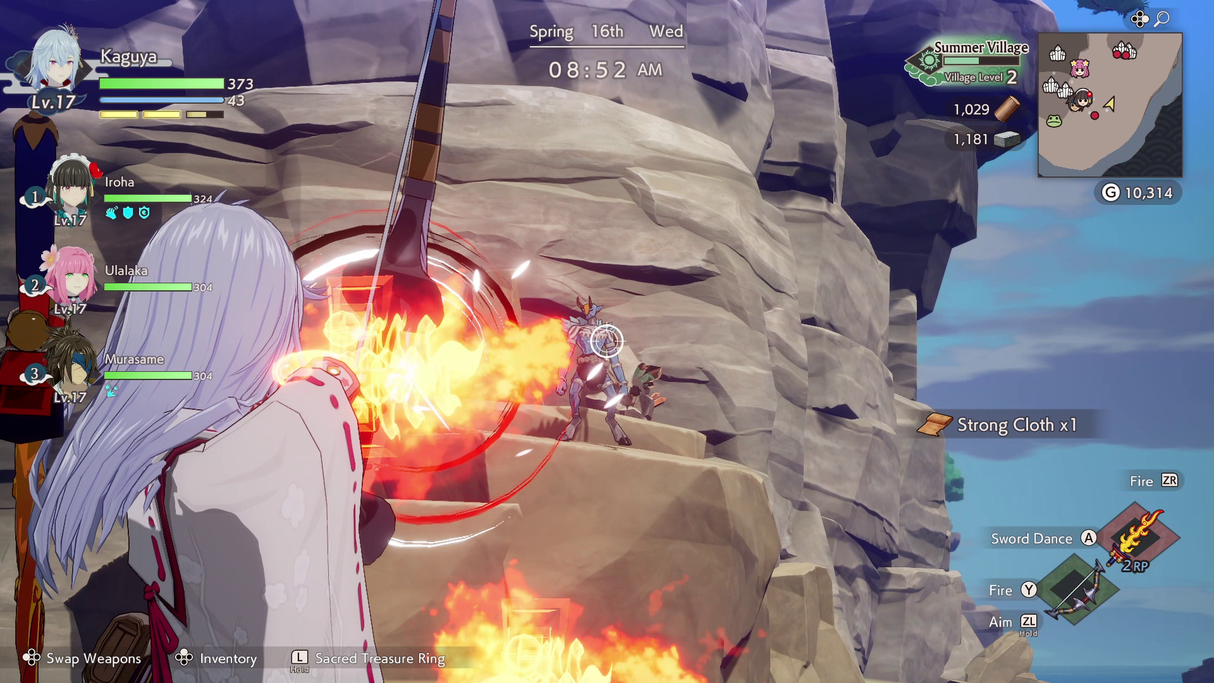
Task: Choose Iroha's party portrait
Action: coord(71,190)
